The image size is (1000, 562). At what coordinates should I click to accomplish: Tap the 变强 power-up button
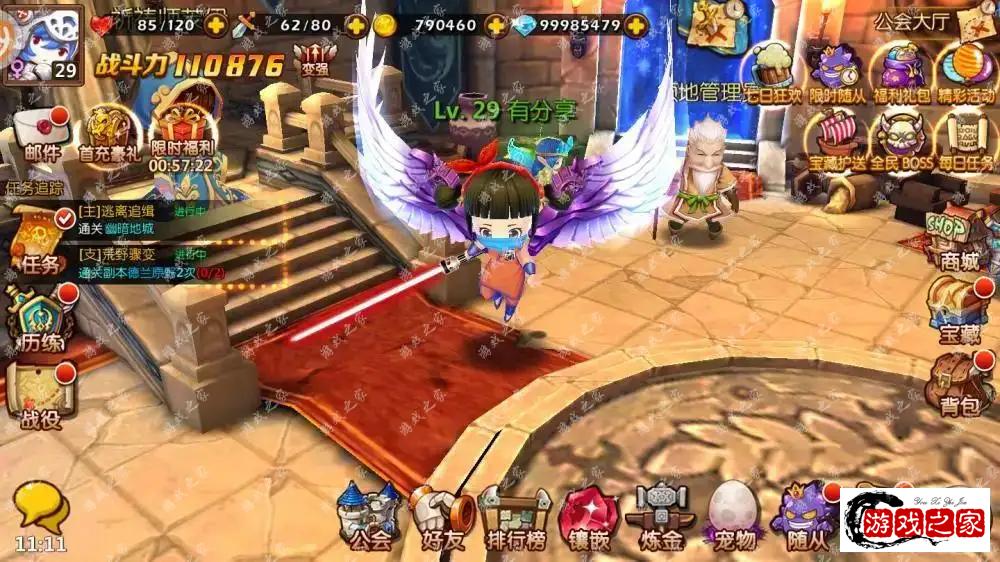(314, 60)
